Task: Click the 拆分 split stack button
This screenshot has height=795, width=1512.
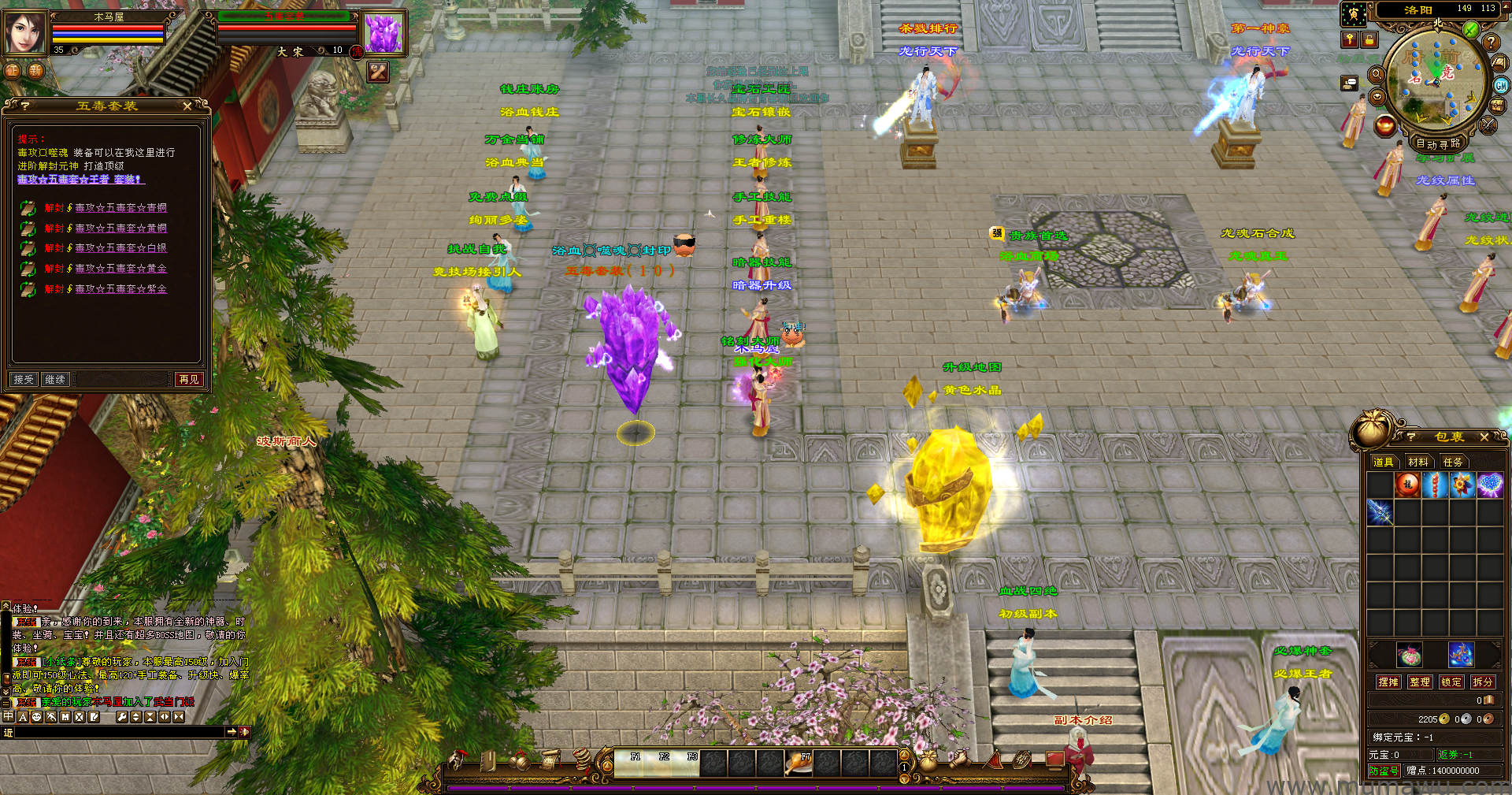Action: tap(1482, 682)
